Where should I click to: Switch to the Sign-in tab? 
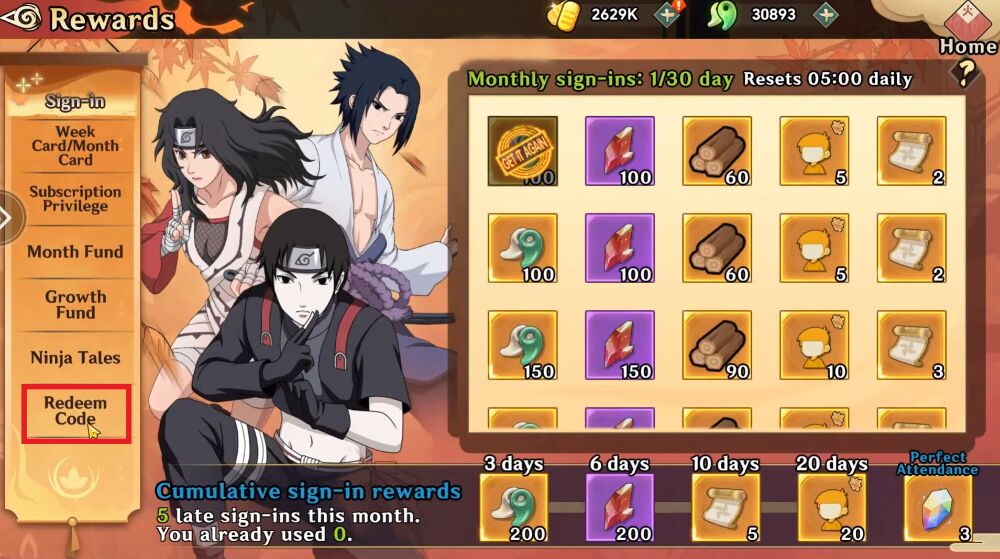click(x=75, y=102)
